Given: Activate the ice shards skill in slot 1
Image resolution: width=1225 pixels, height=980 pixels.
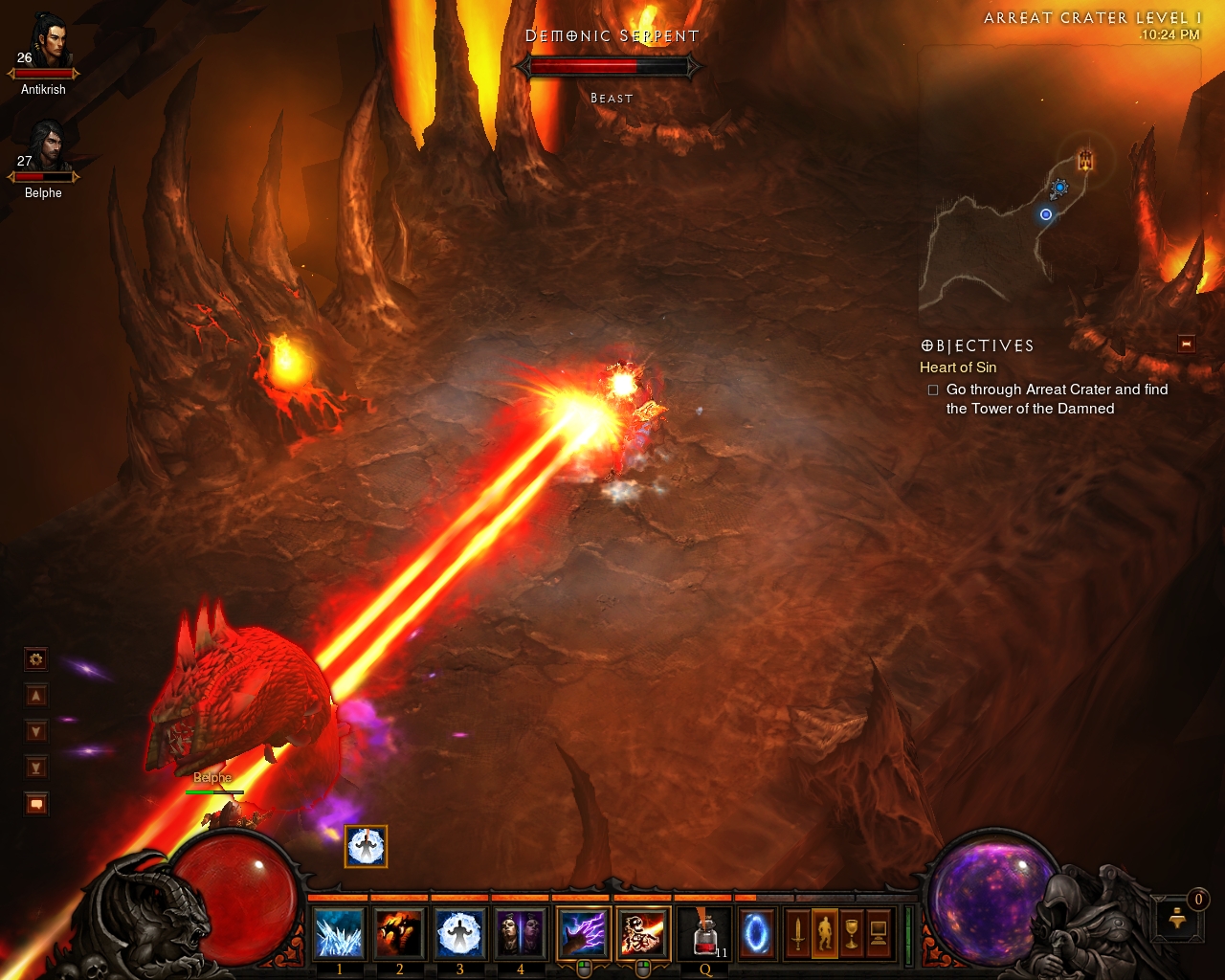Looking at the screenshot, I should (339, 933).
